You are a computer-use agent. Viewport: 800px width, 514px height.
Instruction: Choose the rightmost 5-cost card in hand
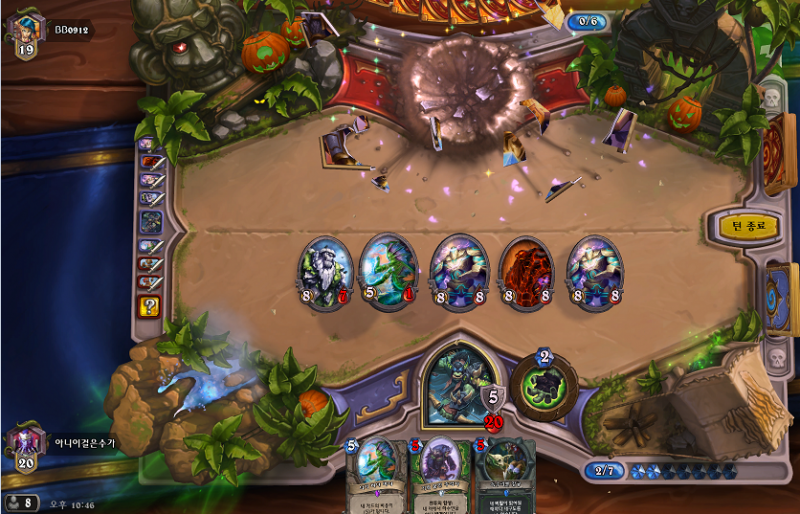pyautogui.click(x=504, y=474)
